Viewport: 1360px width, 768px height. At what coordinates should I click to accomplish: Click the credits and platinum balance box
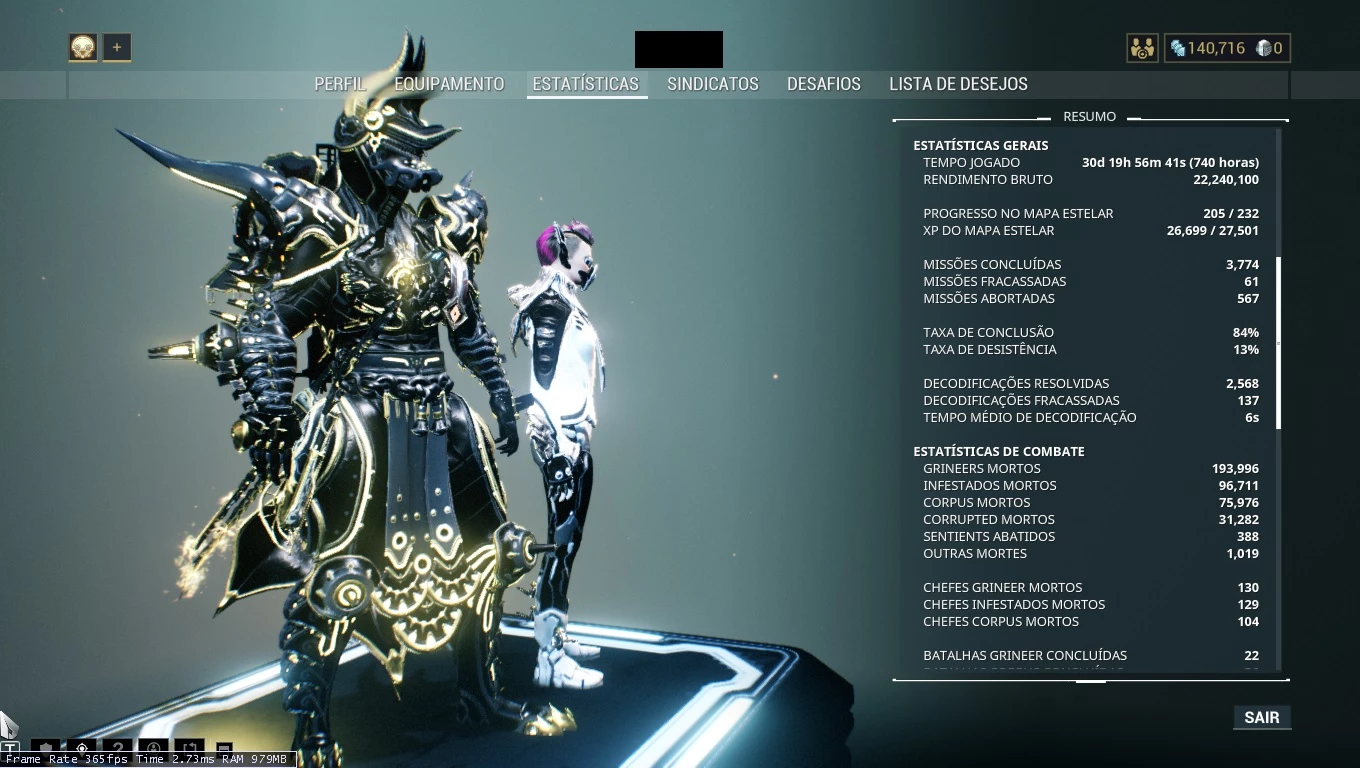1227,48
